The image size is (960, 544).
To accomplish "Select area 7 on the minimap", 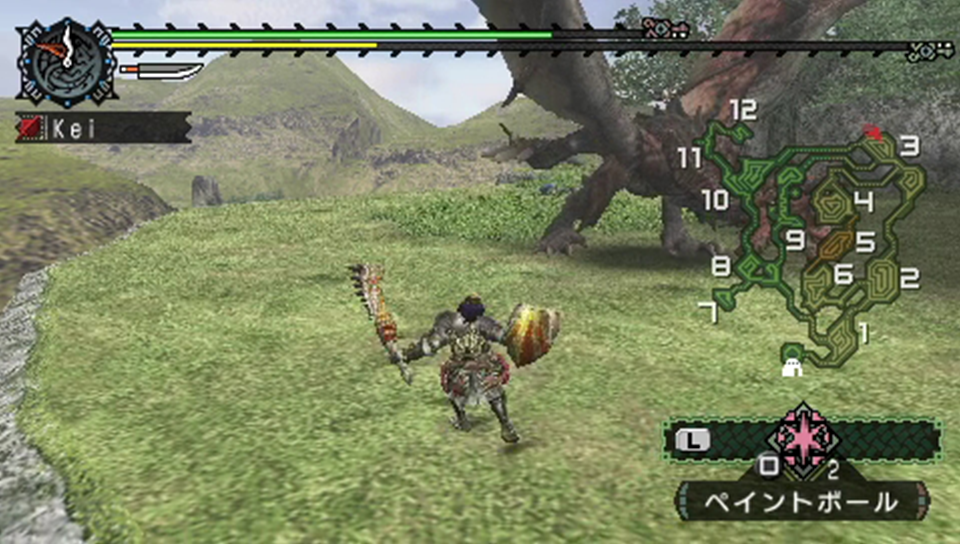I will click(x=708, y=312).
